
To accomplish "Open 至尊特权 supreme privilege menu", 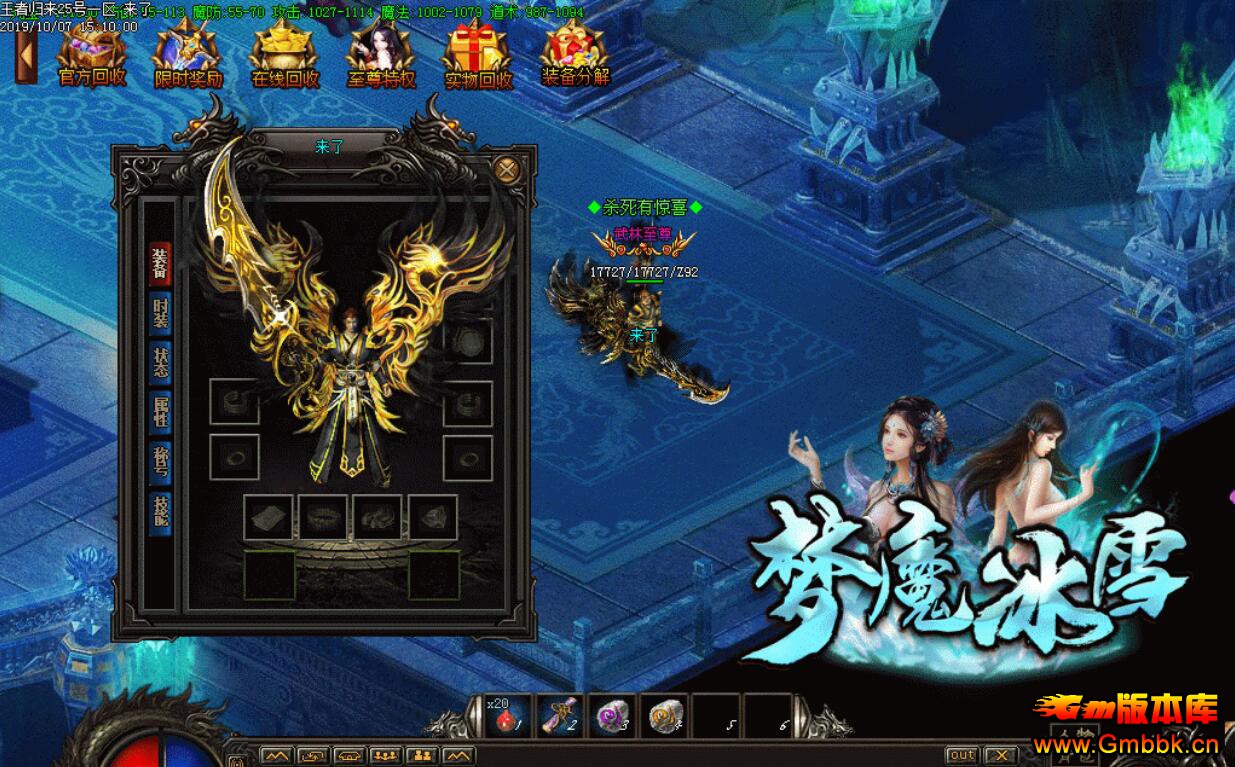I will point(381,55).
